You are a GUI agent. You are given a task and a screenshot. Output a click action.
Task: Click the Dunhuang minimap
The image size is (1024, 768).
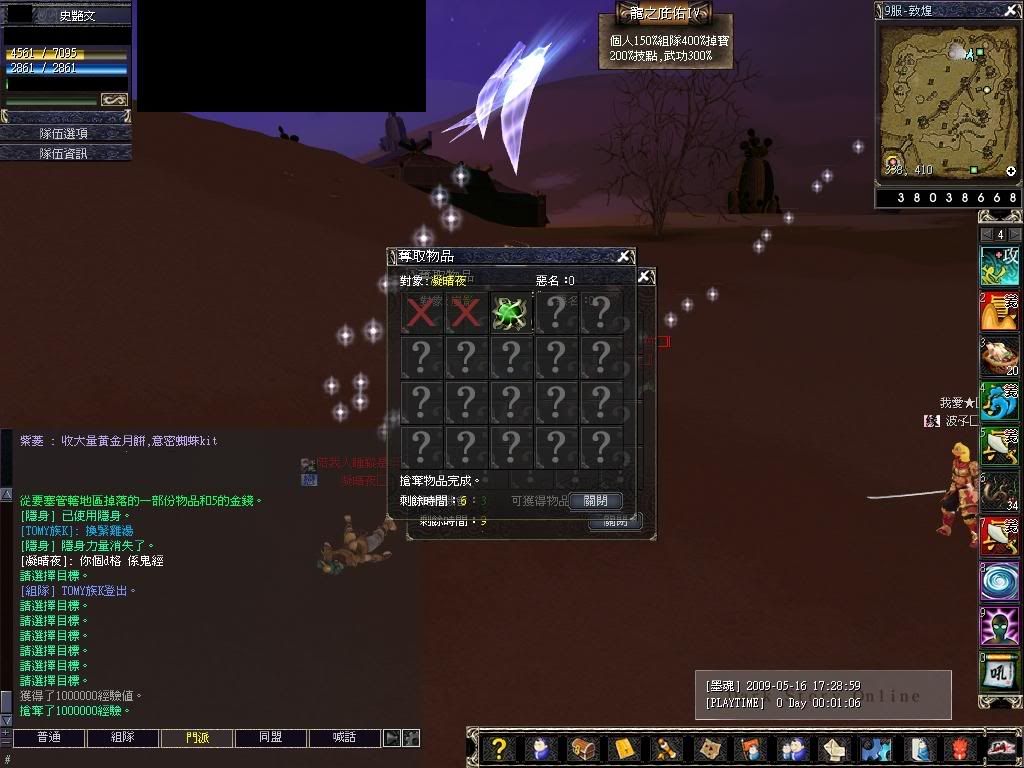(x=947, y=102)
